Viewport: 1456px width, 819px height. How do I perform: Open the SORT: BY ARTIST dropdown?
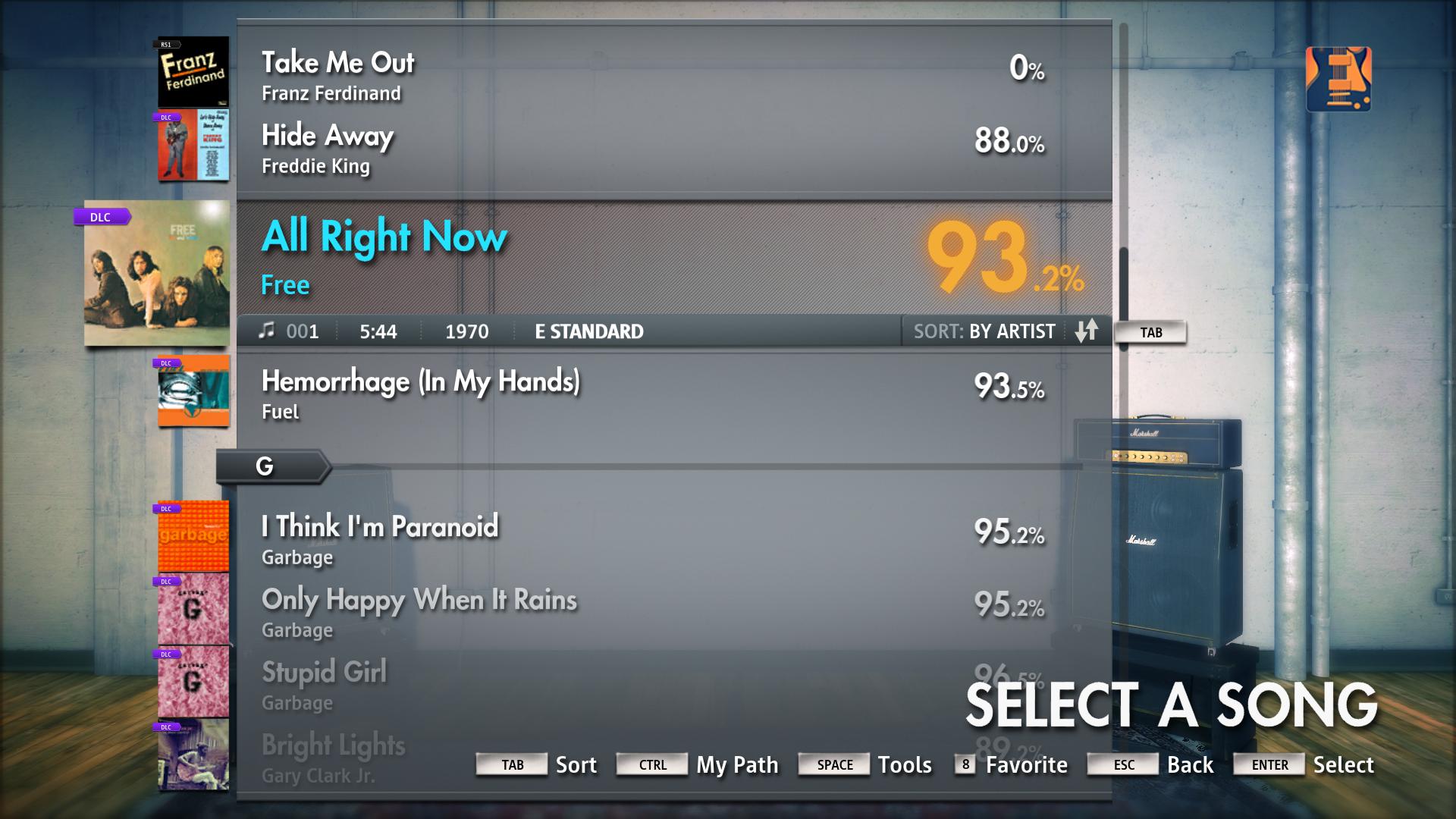[984, 331]
